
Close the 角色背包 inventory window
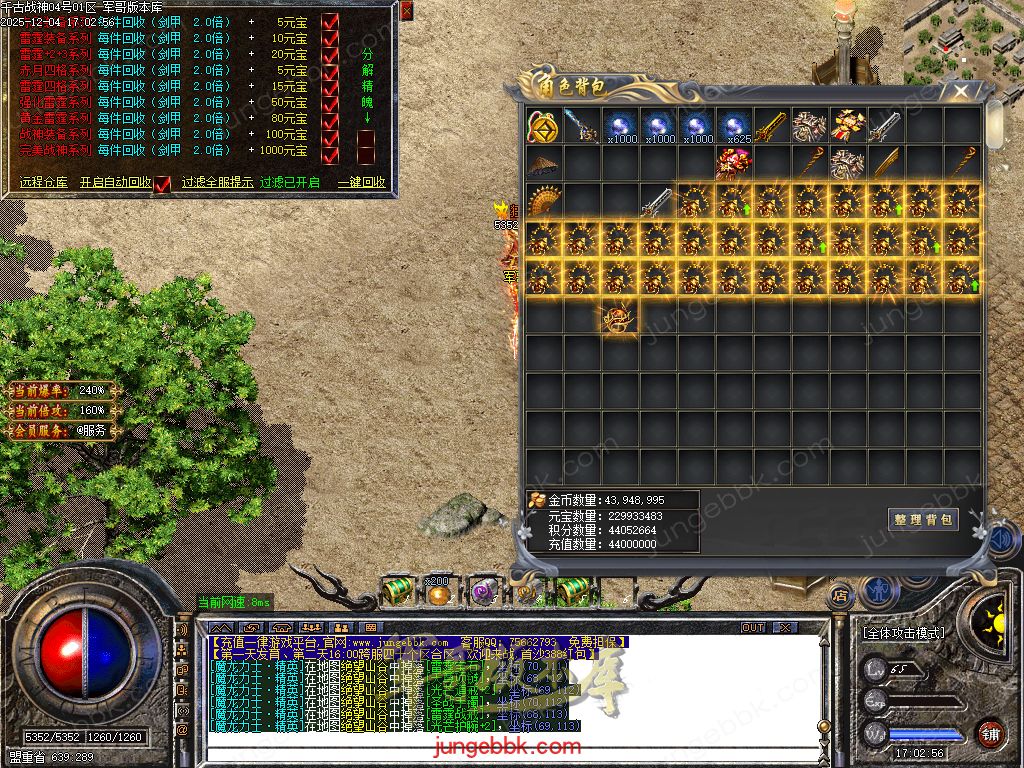961,91
